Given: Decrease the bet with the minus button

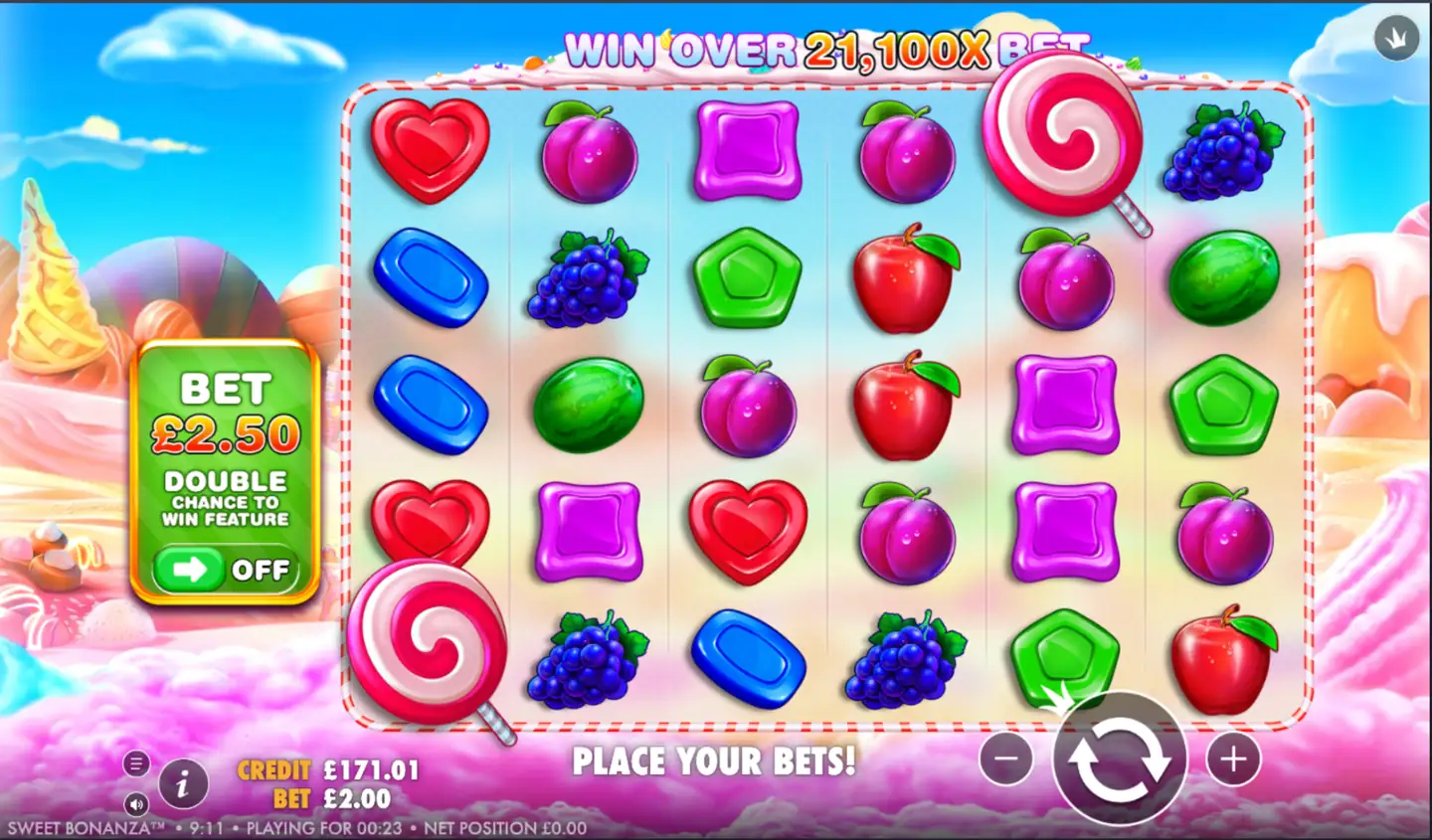Looking at the screenshot, I should (1004, 759).
